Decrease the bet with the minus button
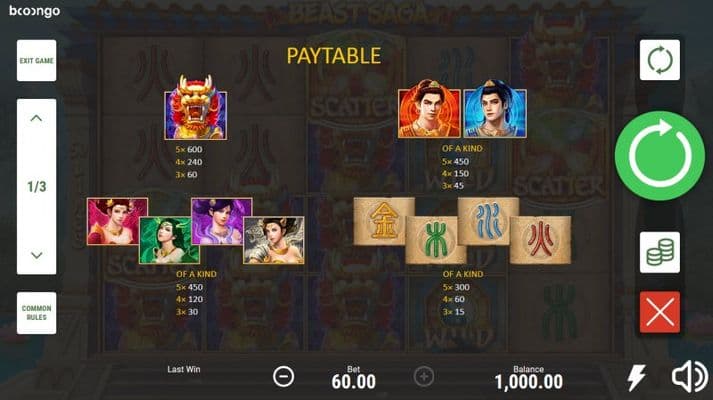The width and height of the screenshot is (713, 400). [284, 376]
